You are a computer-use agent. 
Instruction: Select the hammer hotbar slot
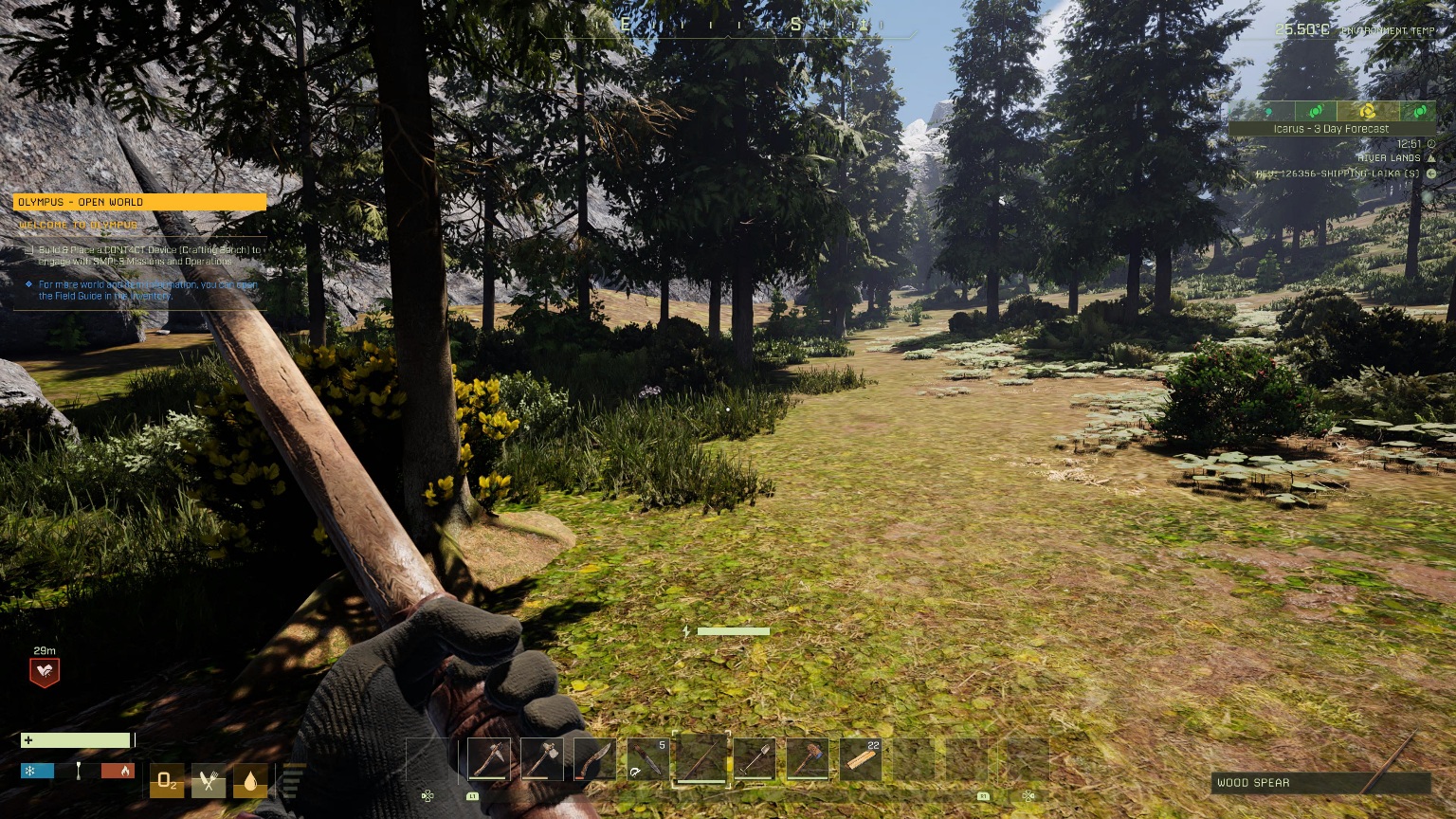point(808,759)
